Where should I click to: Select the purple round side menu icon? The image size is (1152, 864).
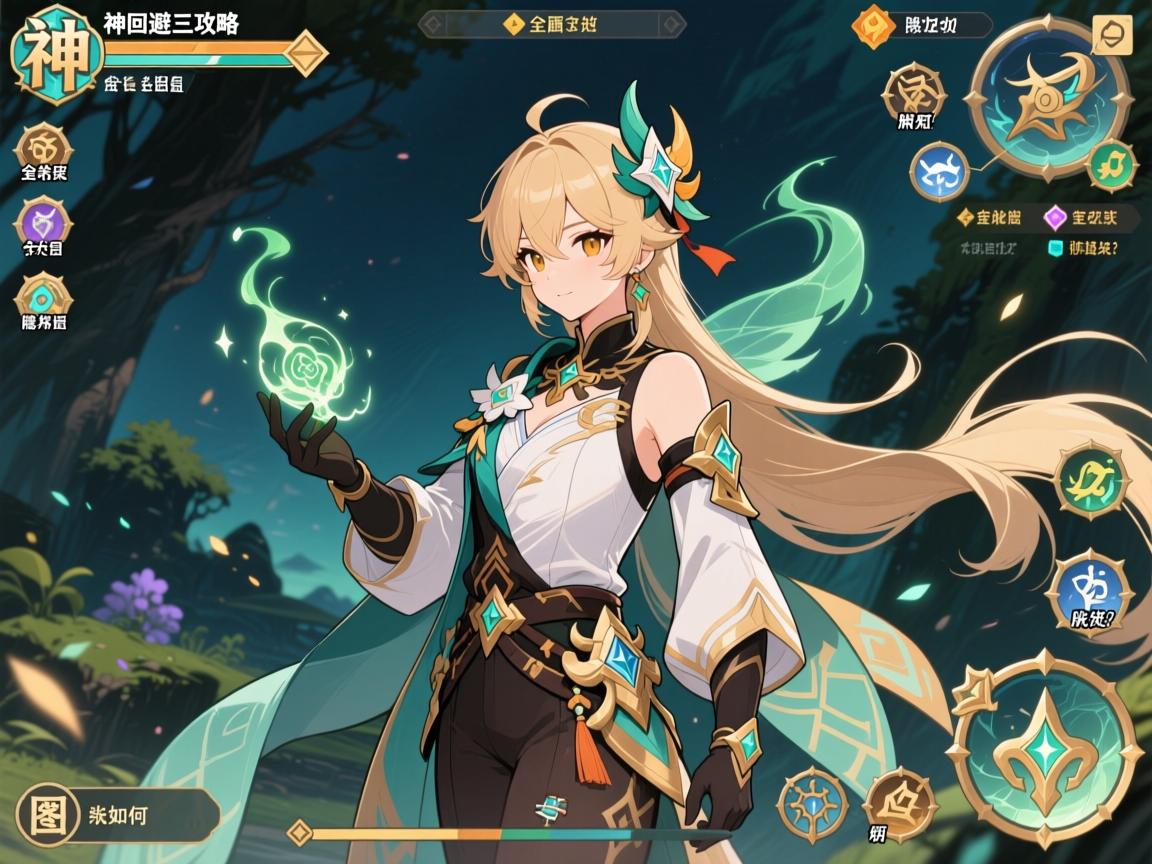tap(44, 221)
